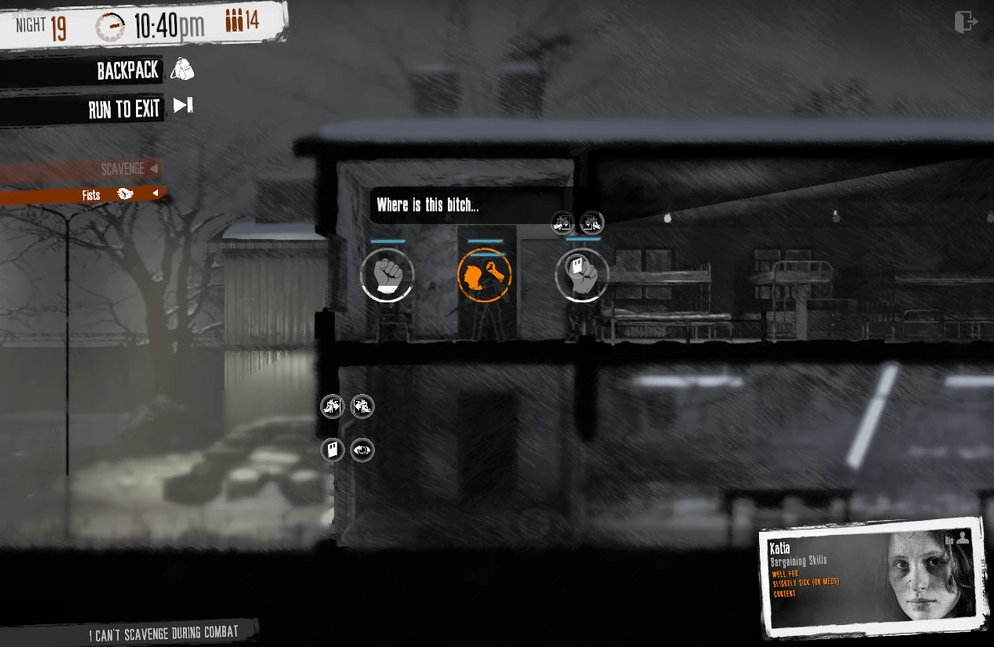
Task: Click the small door icon beside the eye
Action: (333, 450)
